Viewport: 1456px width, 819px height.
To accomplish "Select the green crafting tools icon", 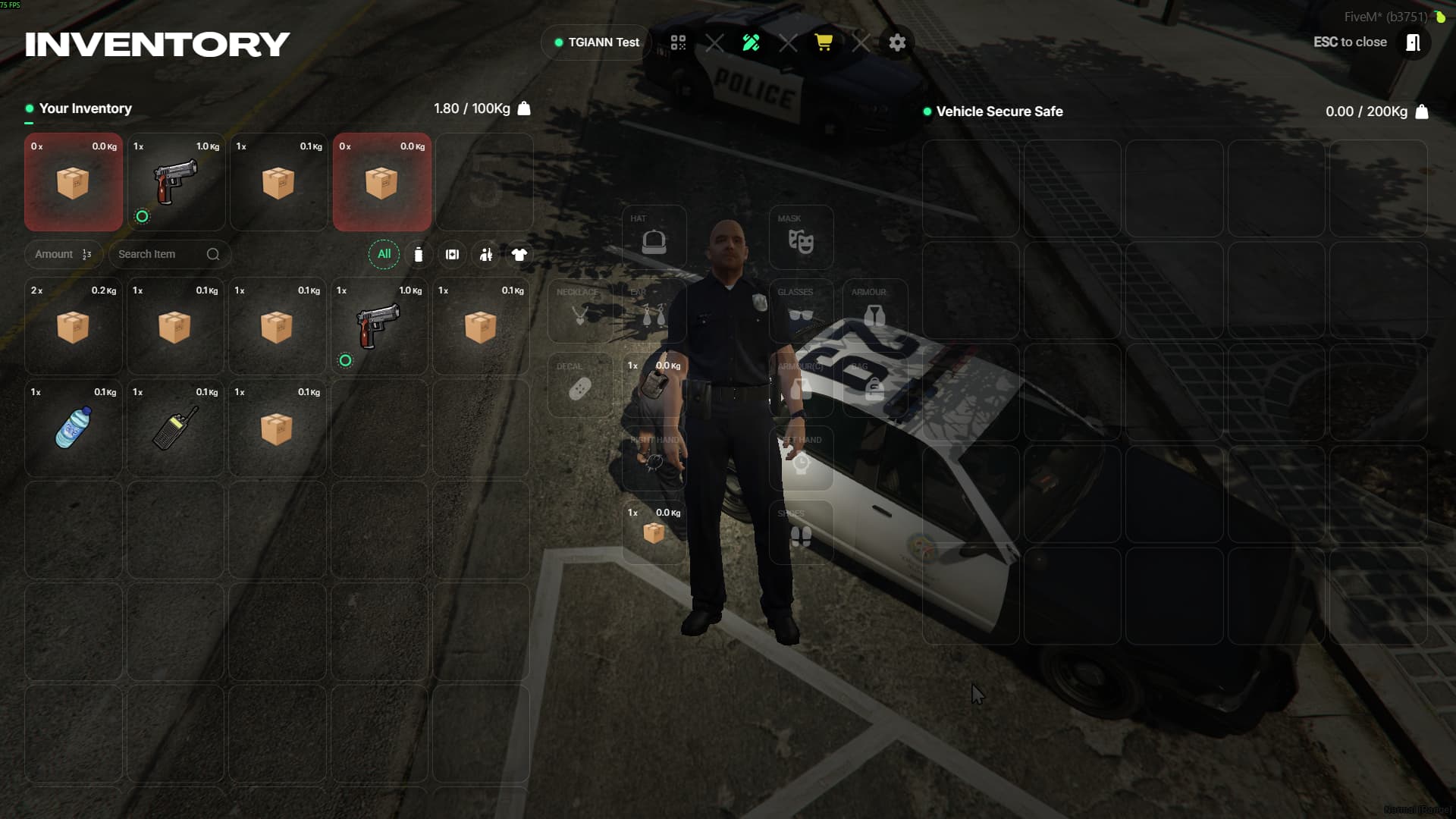I will tap(751, 42).
